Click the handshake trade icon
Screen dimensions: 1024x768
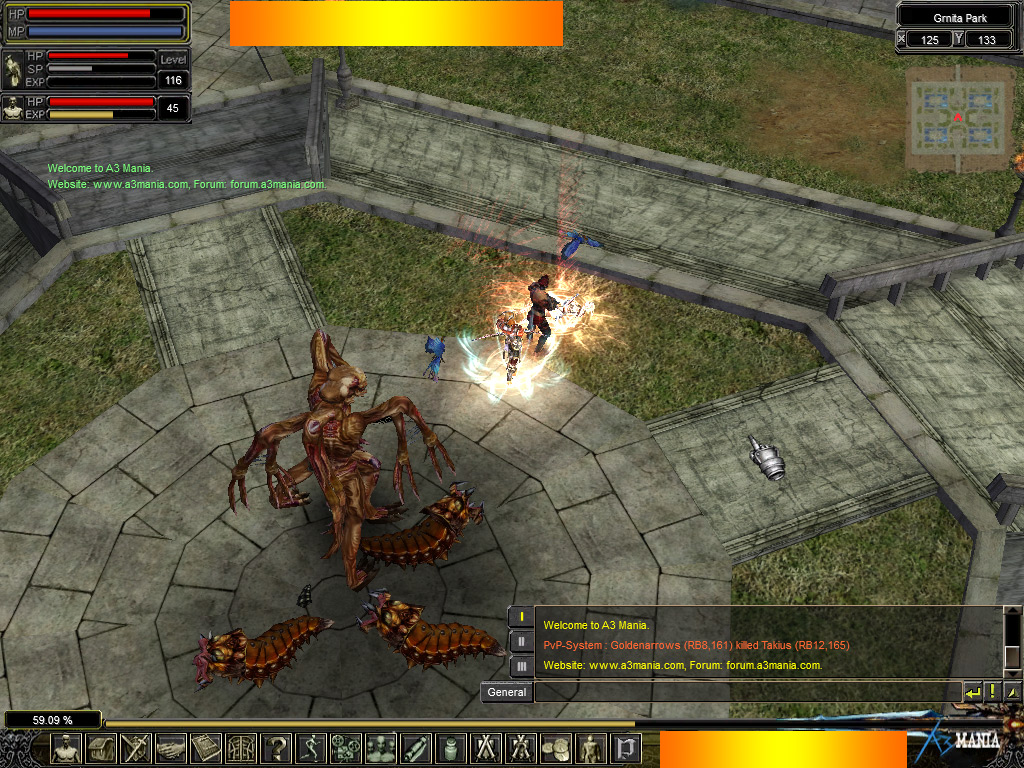point(171,748)
